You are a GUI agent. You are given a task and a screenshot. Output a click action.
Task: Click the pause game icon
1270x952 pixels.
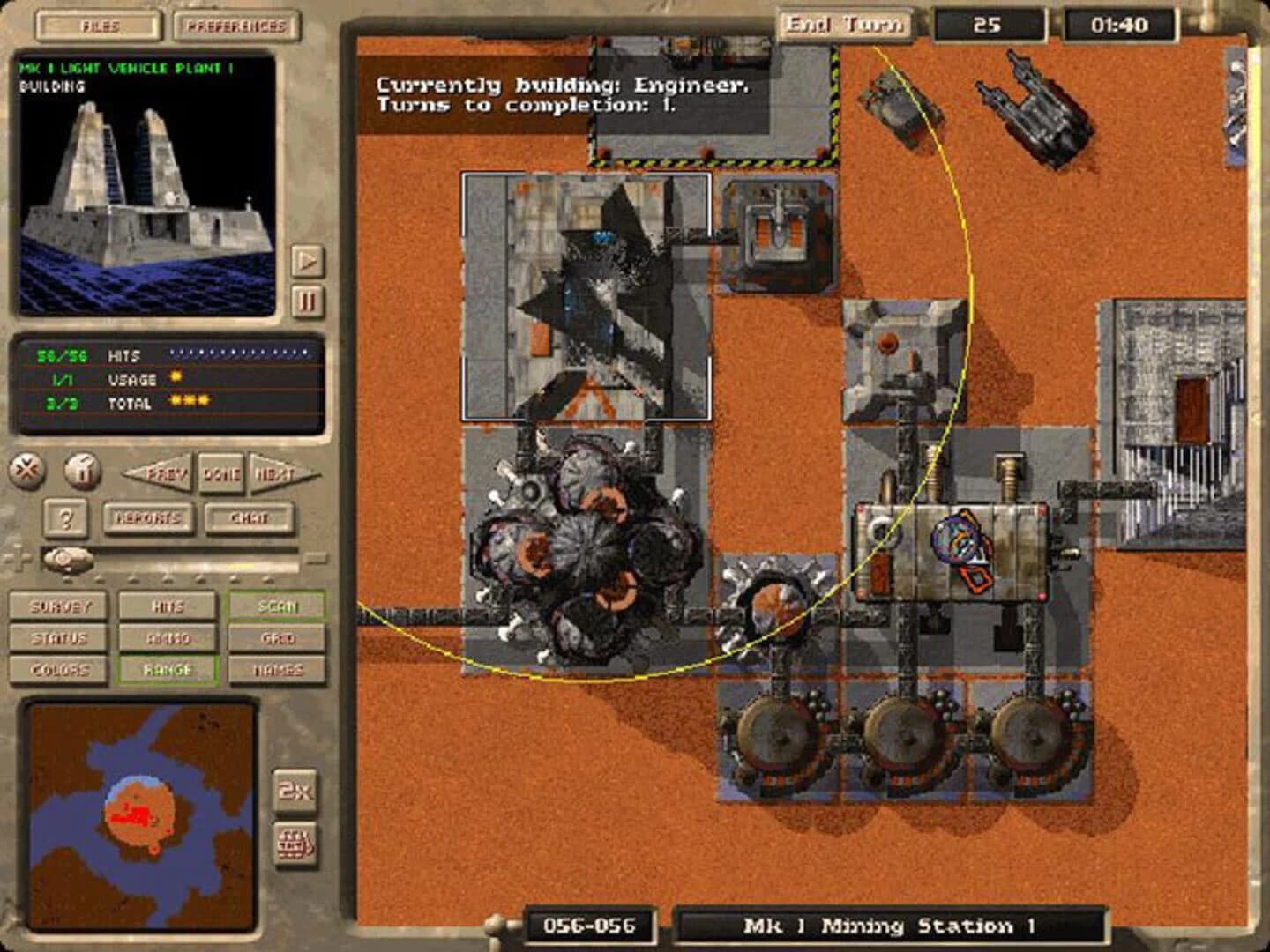[x=84, y=471]
